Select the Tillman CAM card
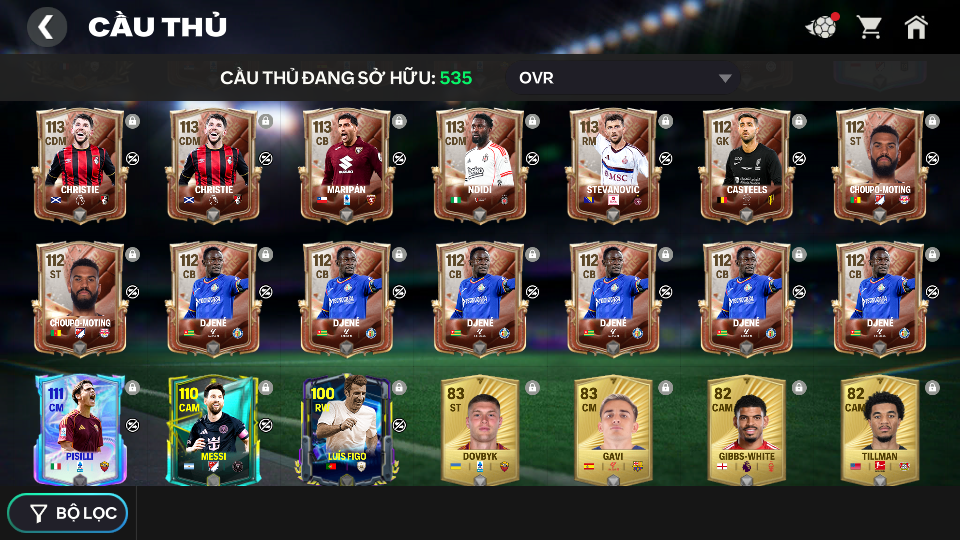 (x=879, y=430)
